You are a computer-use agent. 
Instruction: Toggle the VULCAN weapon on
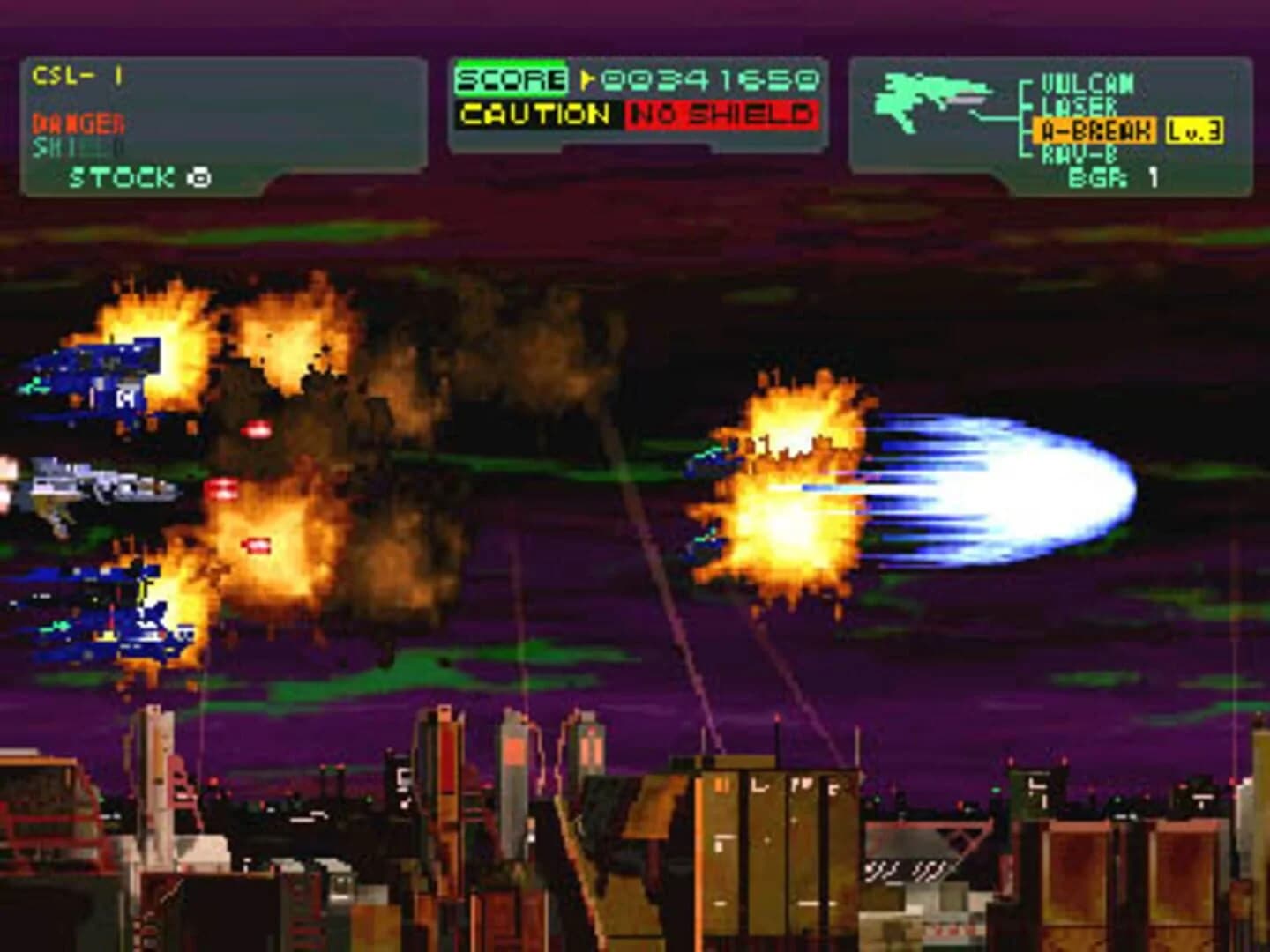tap(1087, 86)
